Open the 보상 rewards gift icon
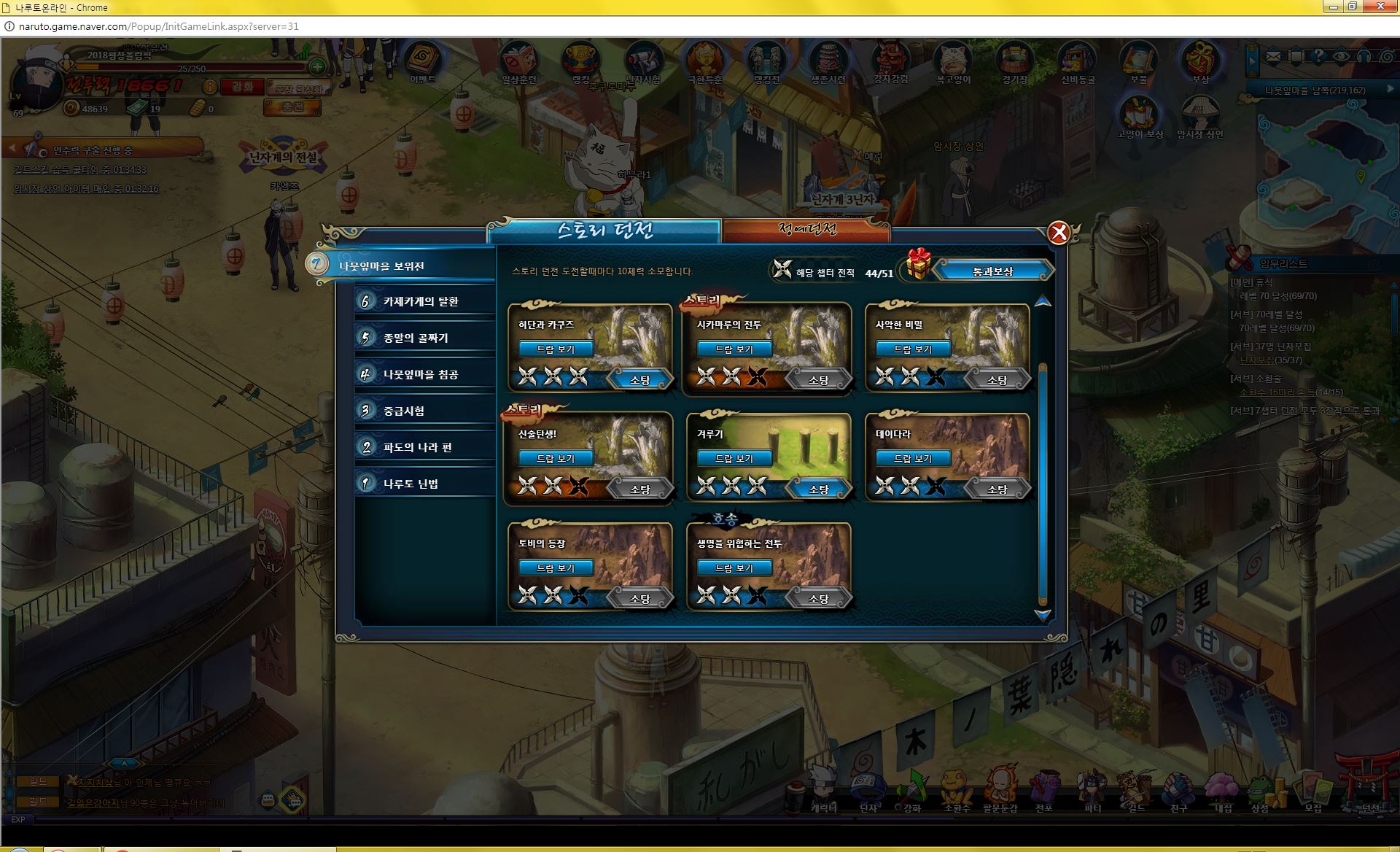The image size is (1400, 852). coord(1199,63)
